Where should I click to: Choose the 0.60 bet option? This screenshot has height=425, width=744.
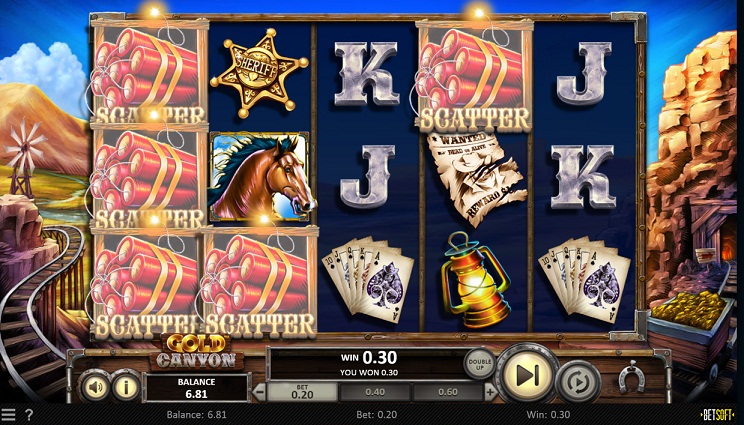447,393
